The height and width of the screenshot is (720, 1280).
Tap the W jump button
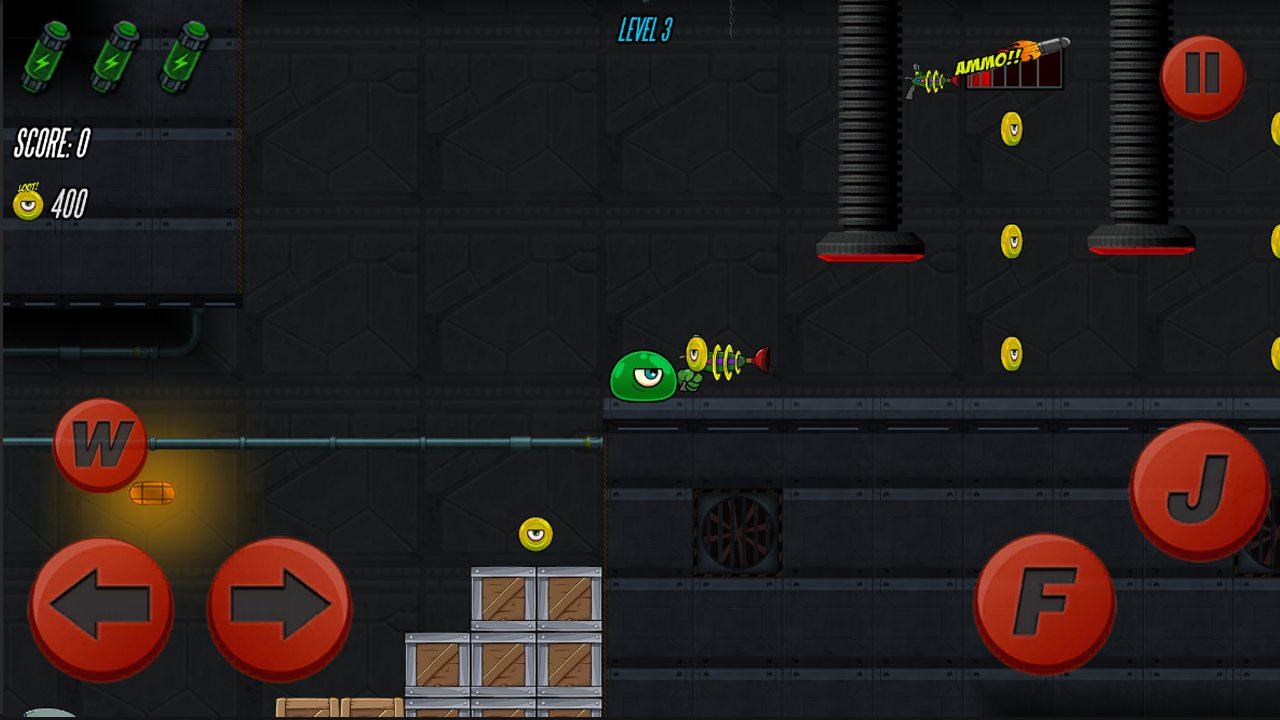[100, 445]
